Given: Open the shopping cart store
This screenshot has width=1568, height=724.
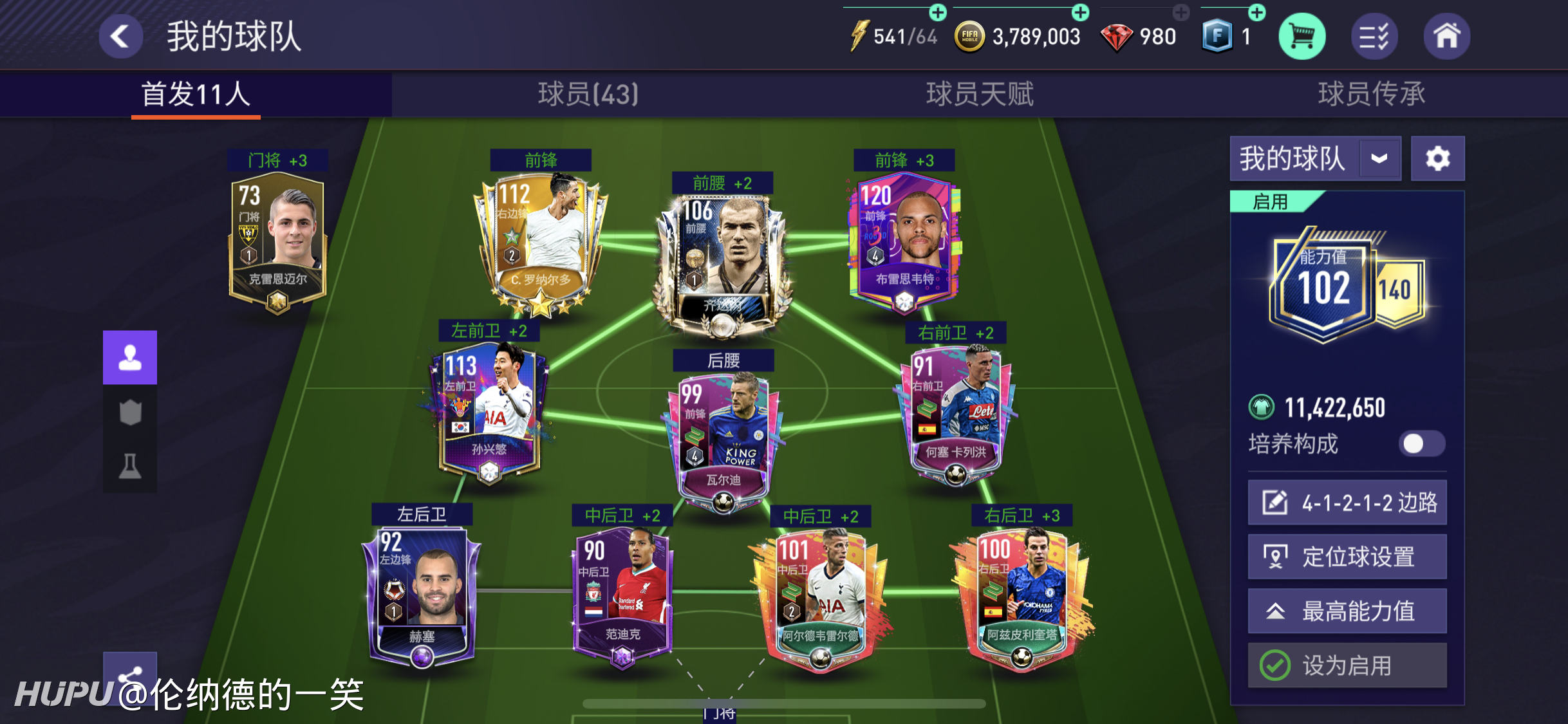Looking at the screenshot, I should pyautogui.click(x=1302, y=37).
